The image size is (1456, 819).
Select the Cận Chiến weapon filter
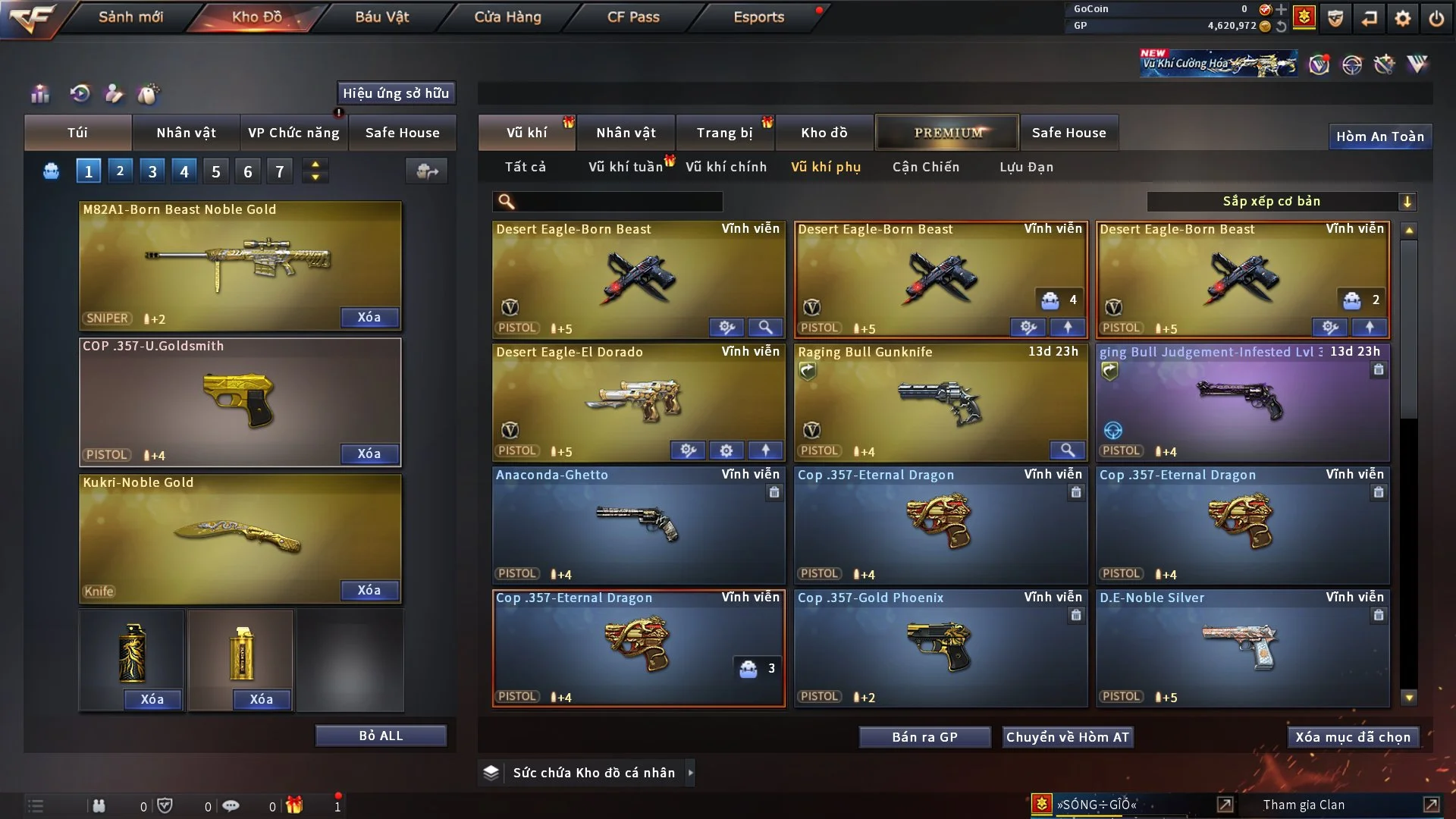point(925,167)
